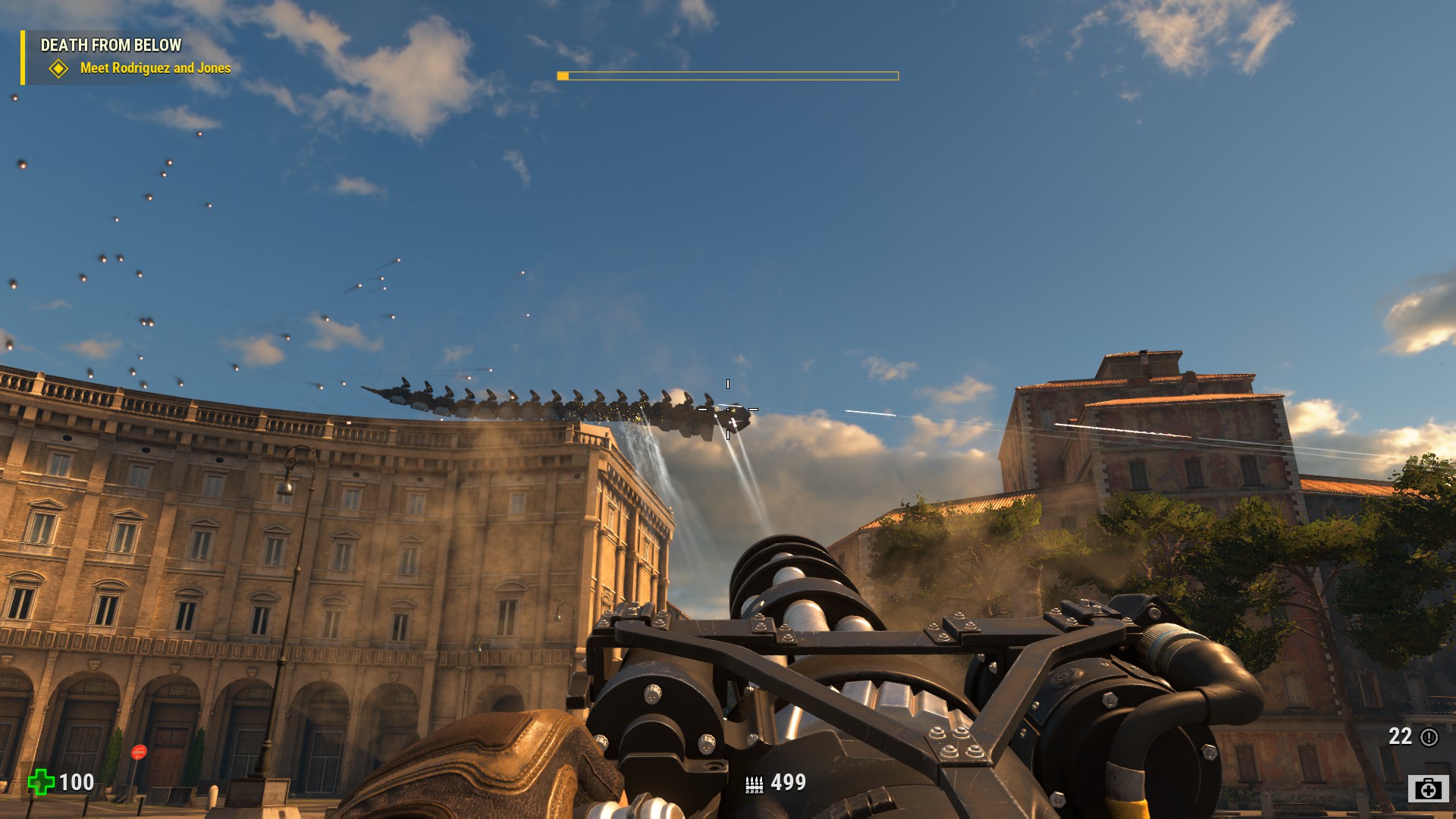Select the "Meet Rodriguez and Jones" objective tracker
The height and width of the screenshot is (819, 1456).
[x=155, y=68]
